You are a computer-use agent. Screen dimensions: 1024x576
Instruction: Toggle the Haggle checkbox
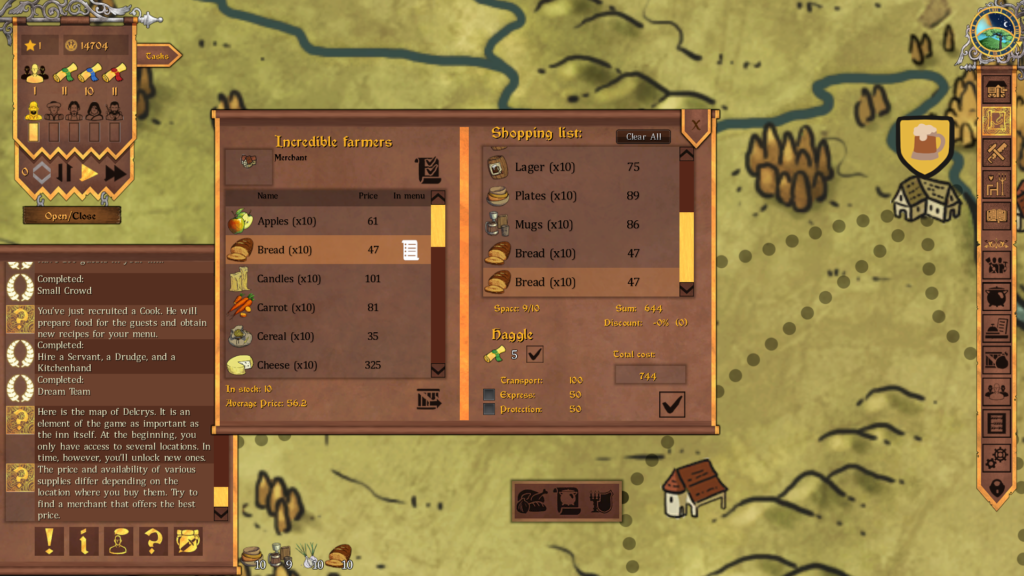pyautogui.click(x=535, y=354)
